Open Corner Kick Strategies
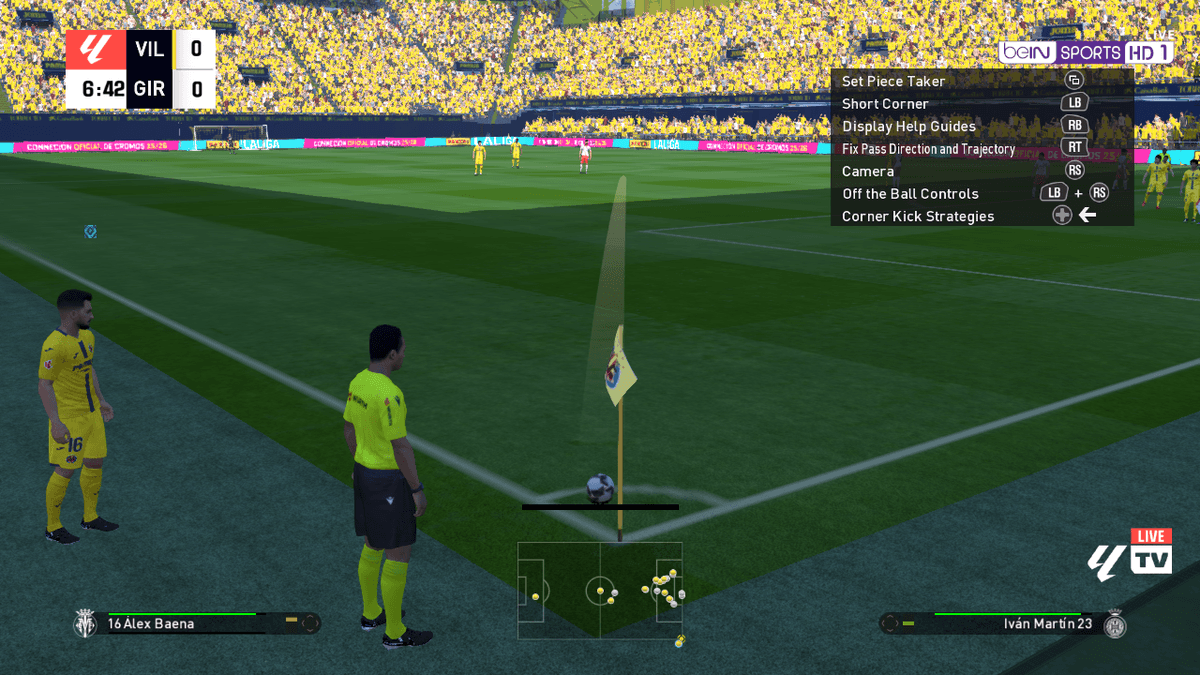This screenshot has height=675, width=1200. point(917,216)
